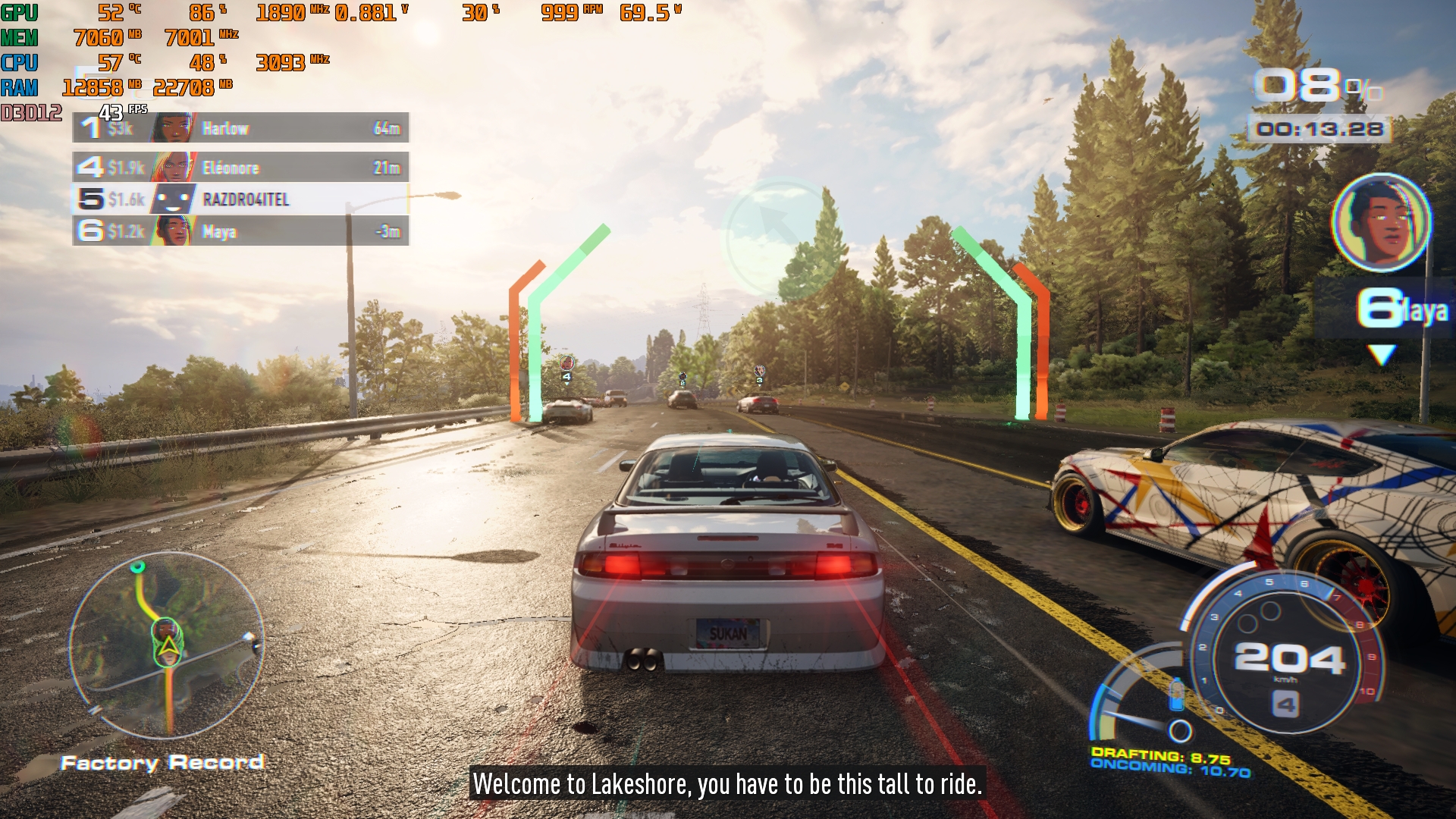Open the circular minimap
1456x819 pixels.
166,645
